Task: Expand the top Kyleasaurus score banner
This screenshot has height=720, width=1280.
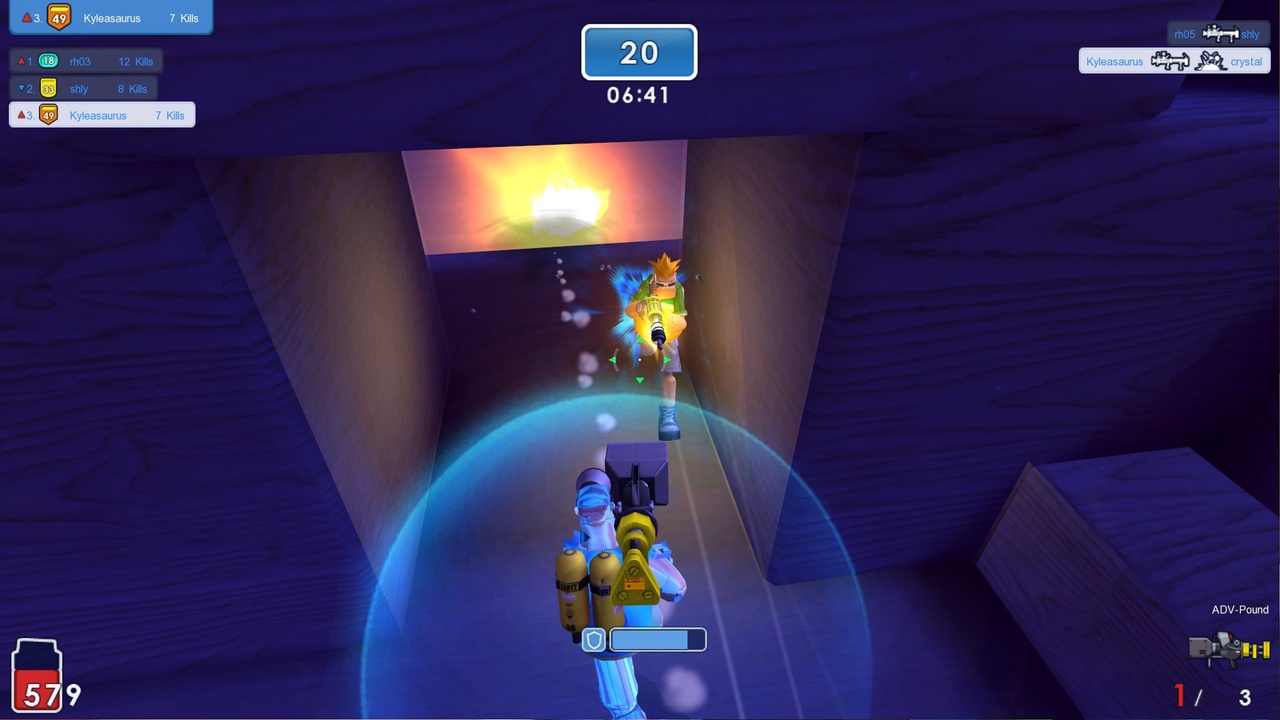Action: 112,17
